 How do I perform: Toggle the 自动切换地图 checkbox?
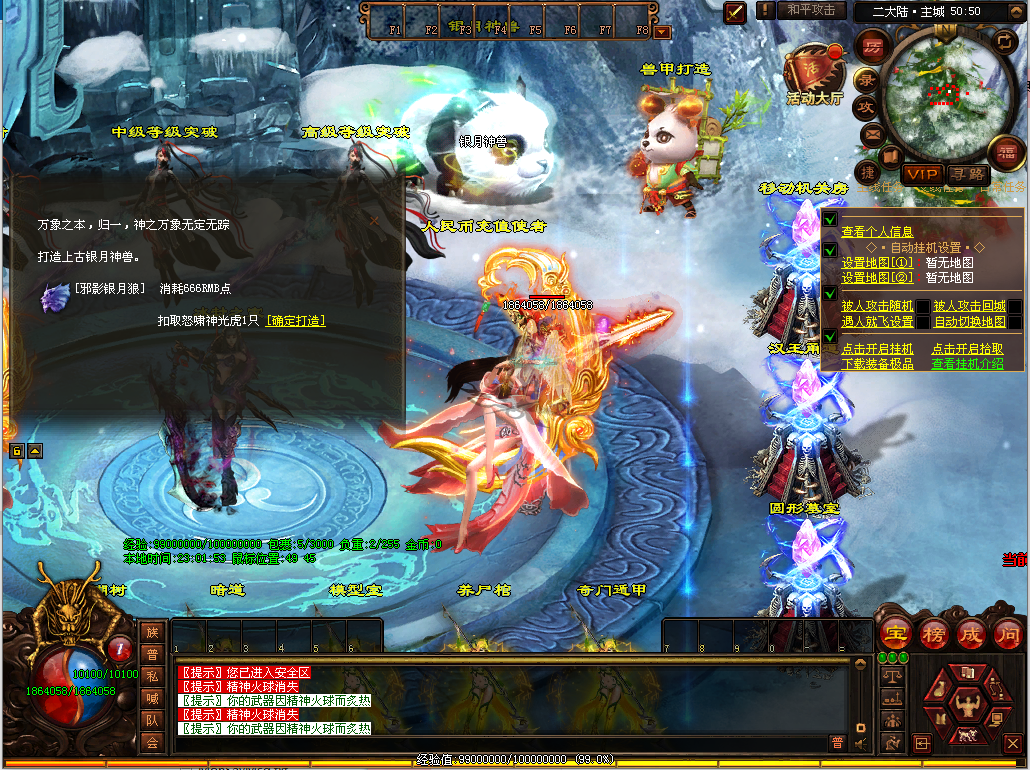pos(1015,322)
